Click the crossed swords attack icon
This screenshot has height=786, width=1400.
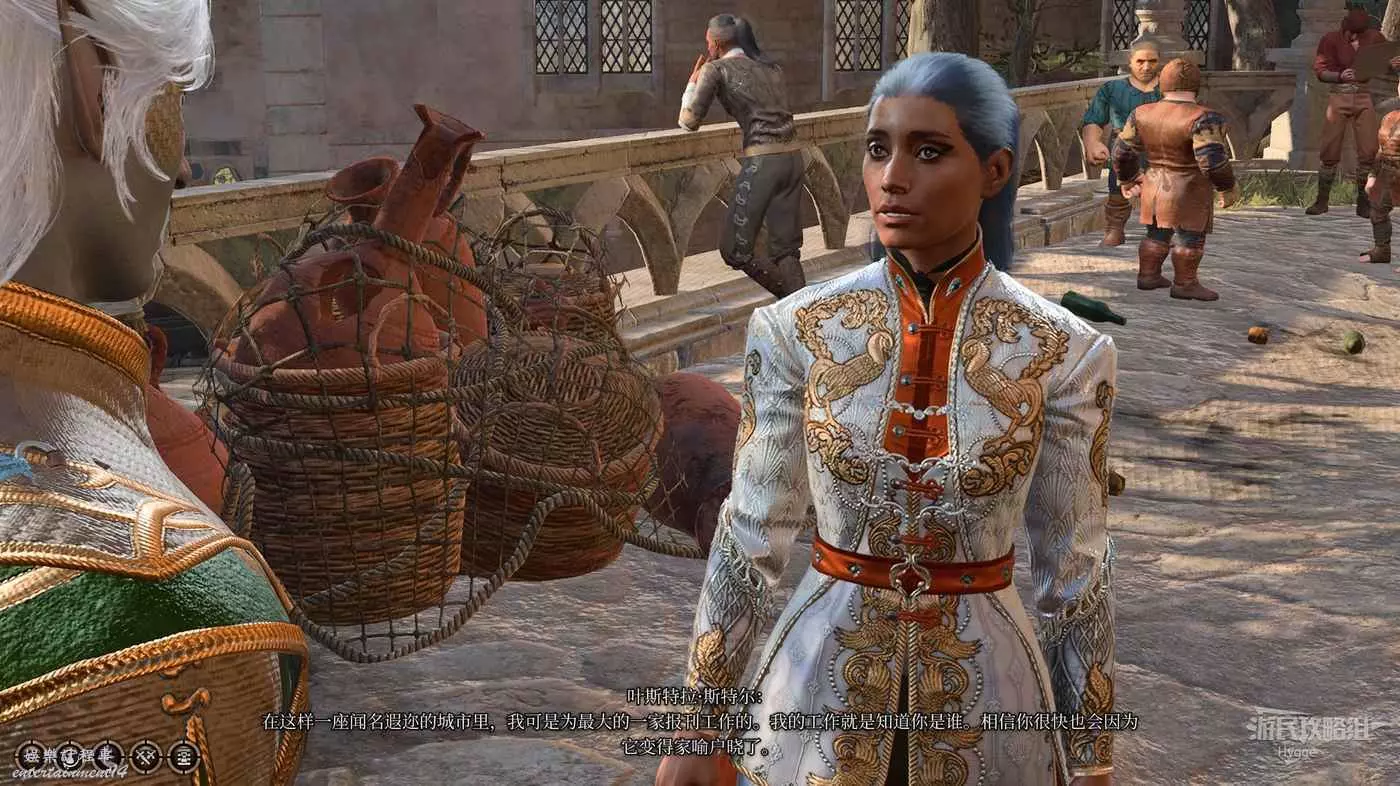[x=146, y=755]
